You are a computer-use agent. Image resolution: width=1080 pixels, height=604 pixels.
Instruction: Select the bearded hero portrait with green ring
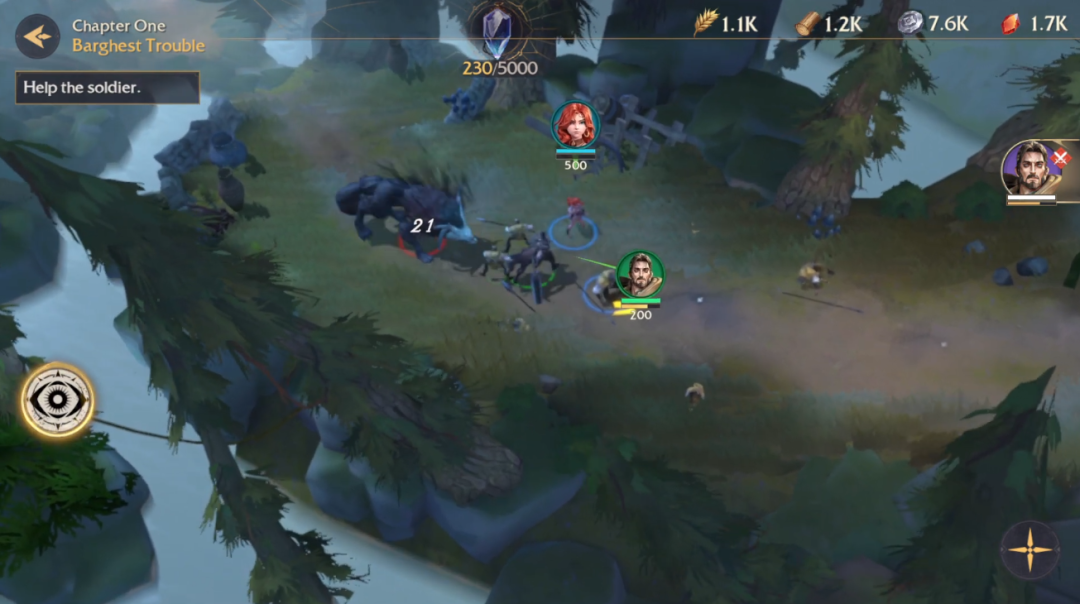(639, 275)
